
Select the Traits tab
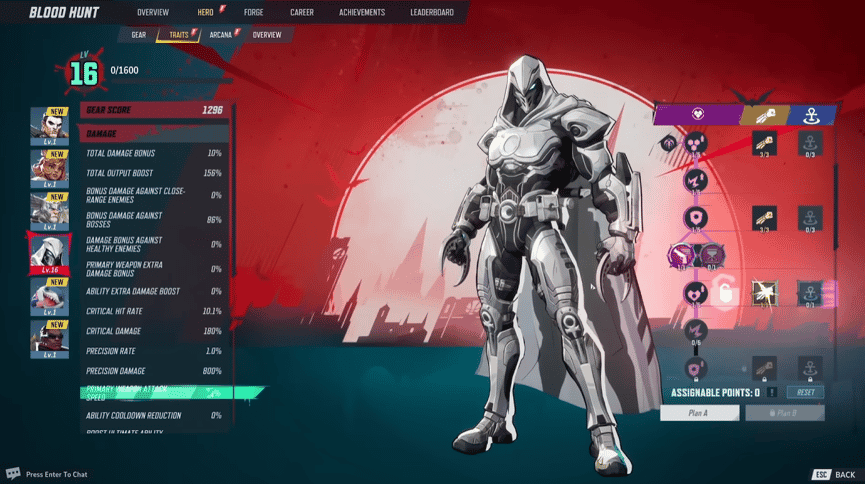[x=179, y=35]
